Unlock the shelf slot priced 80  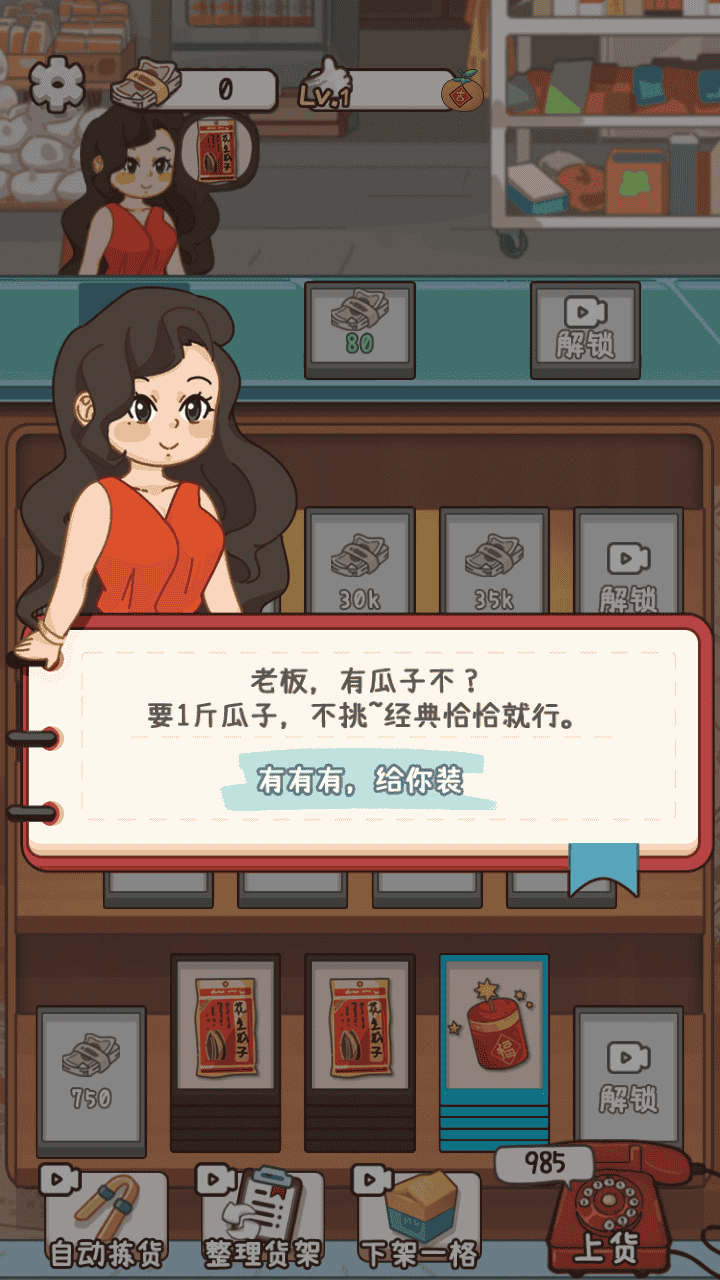tap(359, 325)
